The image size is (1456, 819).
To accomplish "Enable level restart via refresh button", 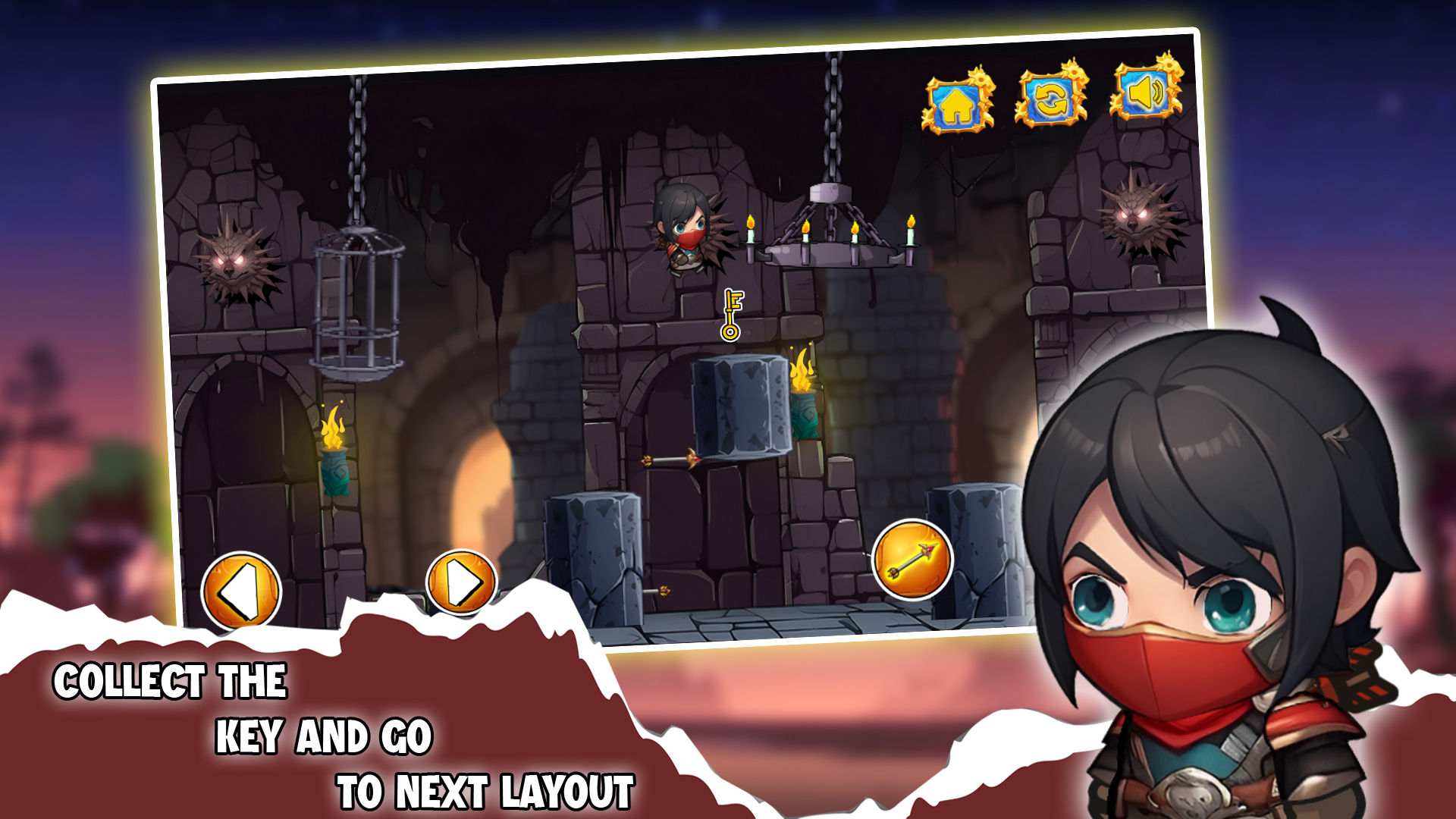I will pos(1051,99).
